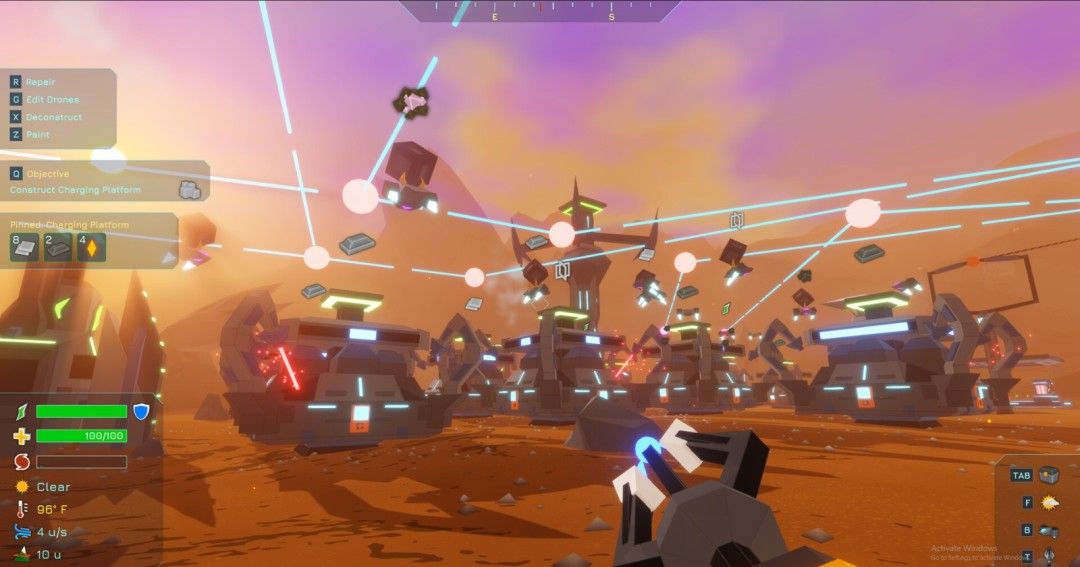Click the binoculars icon
This screenshot has width=1080, height=567.
pos(1049,531)
